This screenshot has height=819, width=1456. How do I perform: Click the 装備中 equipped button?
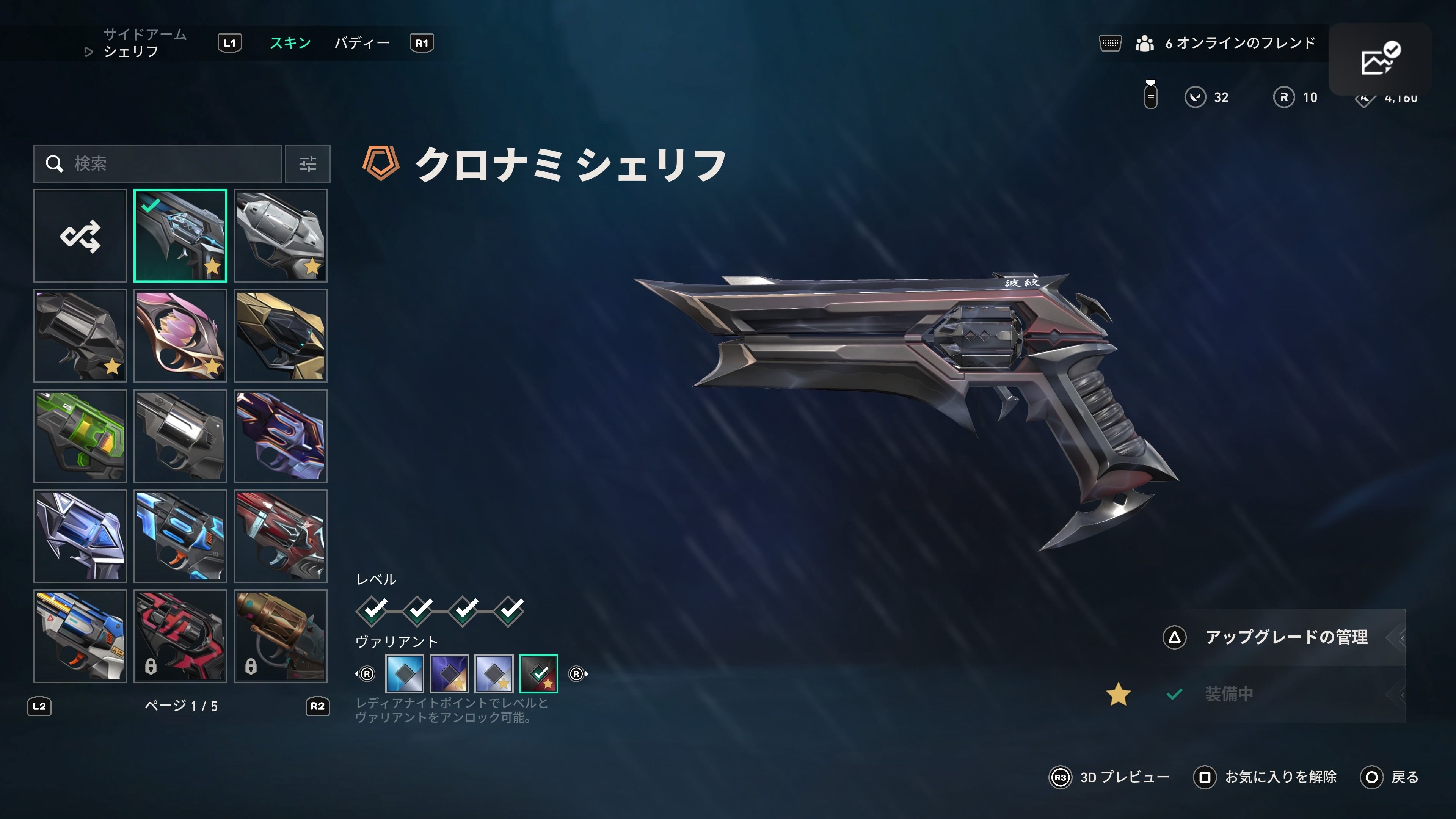click(1229, 694)
